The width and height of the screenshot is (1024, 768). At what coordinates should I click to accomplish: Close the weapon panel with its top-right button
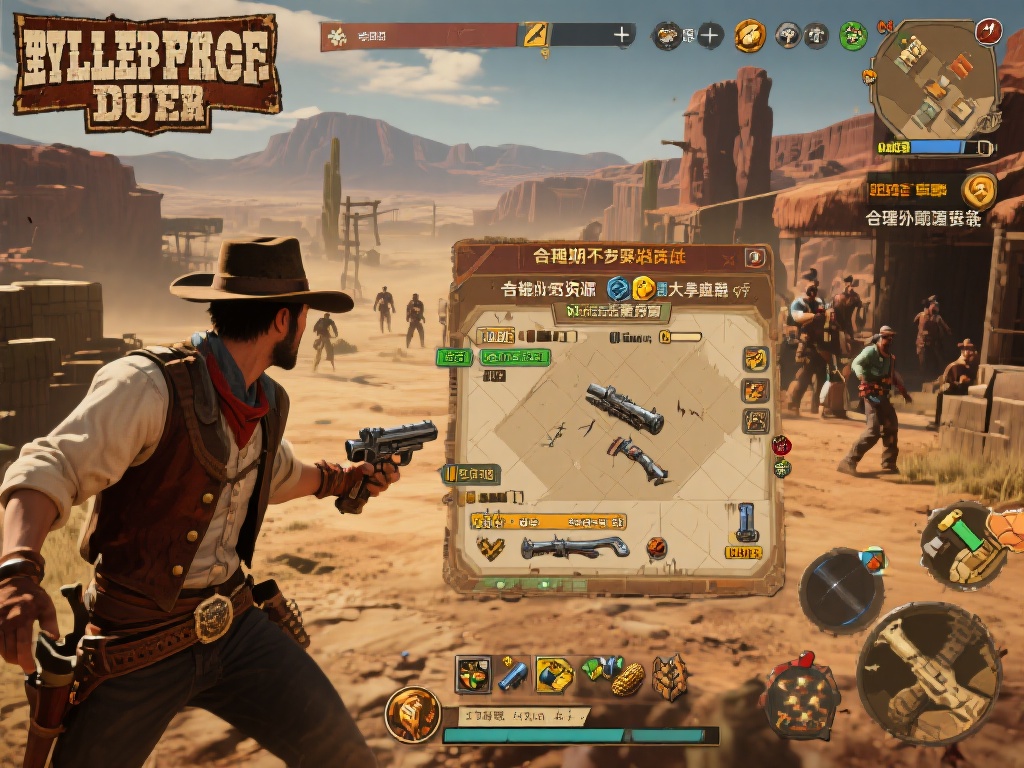755,258
